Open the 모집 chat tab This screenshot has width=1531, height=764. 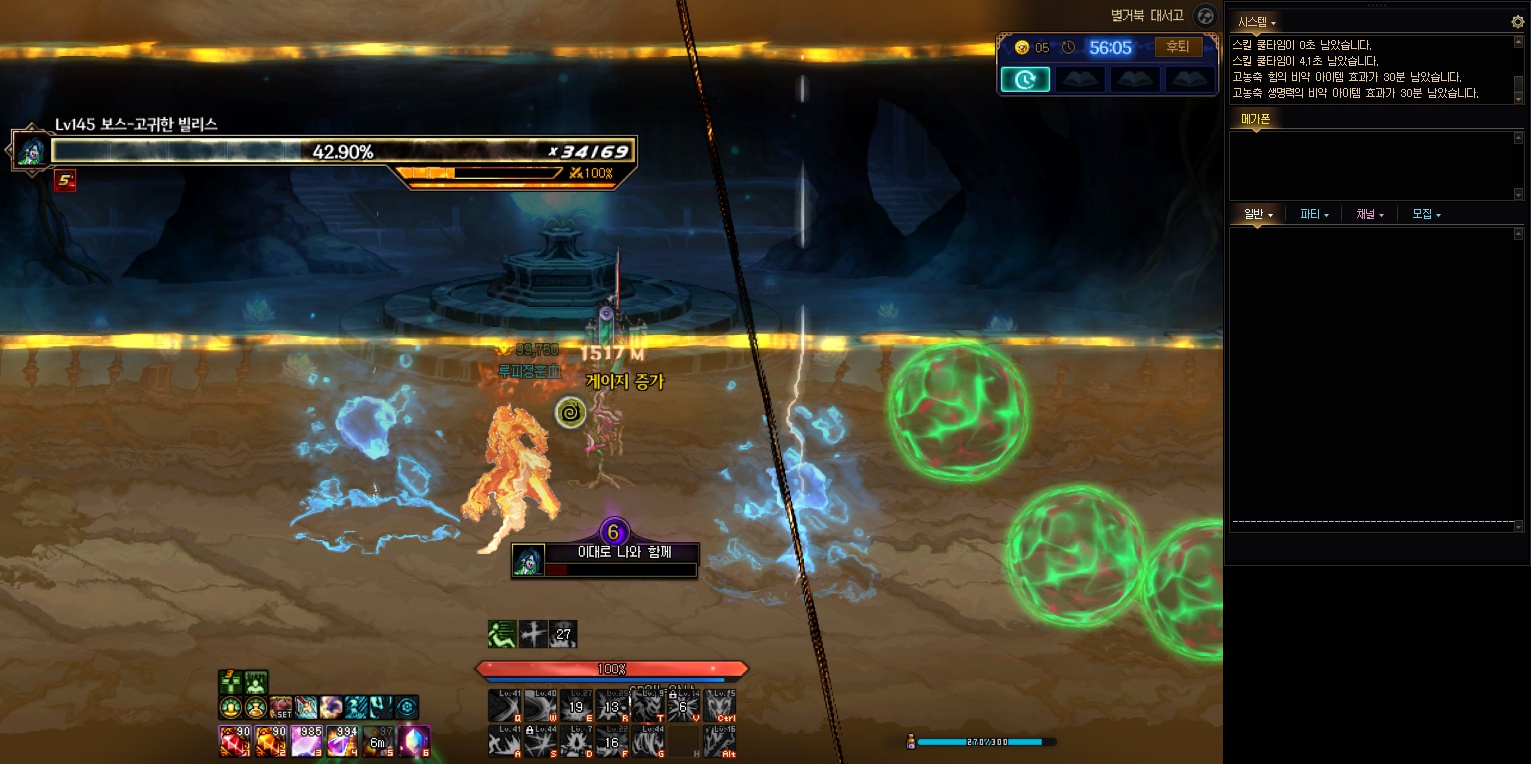1426,214
